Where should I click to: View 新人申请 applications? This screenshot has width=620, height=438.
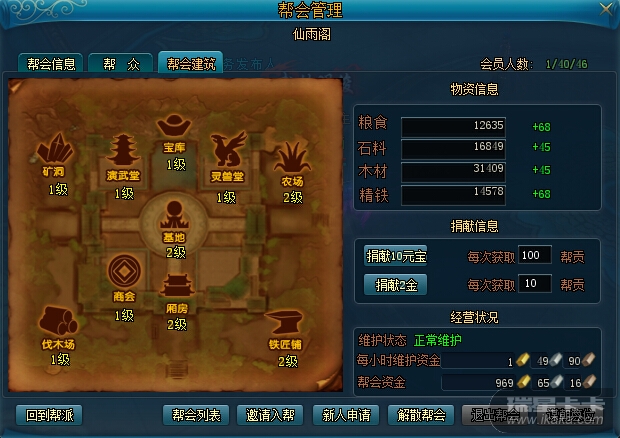[345, 414]
